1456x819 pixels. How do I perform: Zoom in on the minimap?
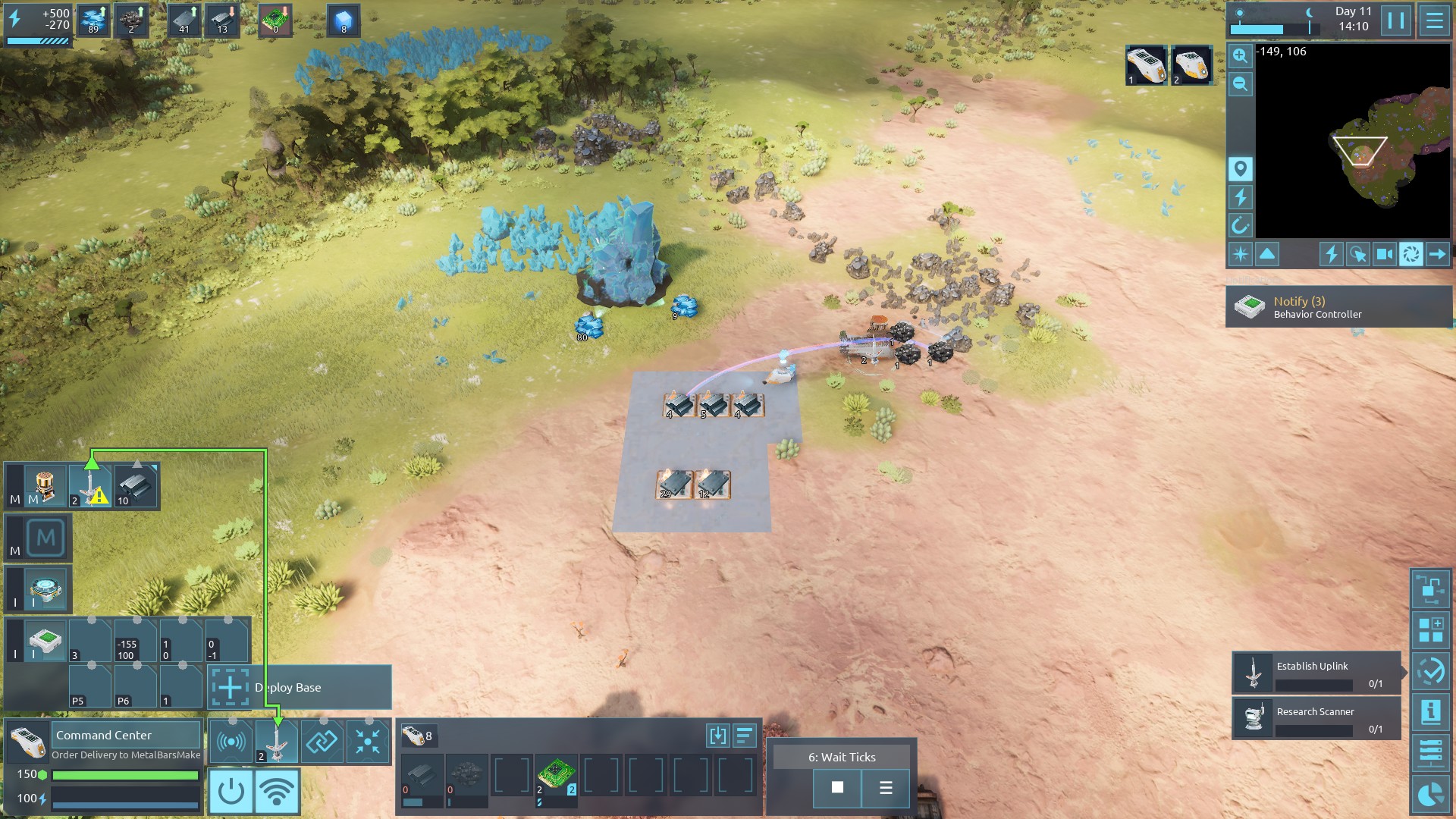pos(1240,55)
